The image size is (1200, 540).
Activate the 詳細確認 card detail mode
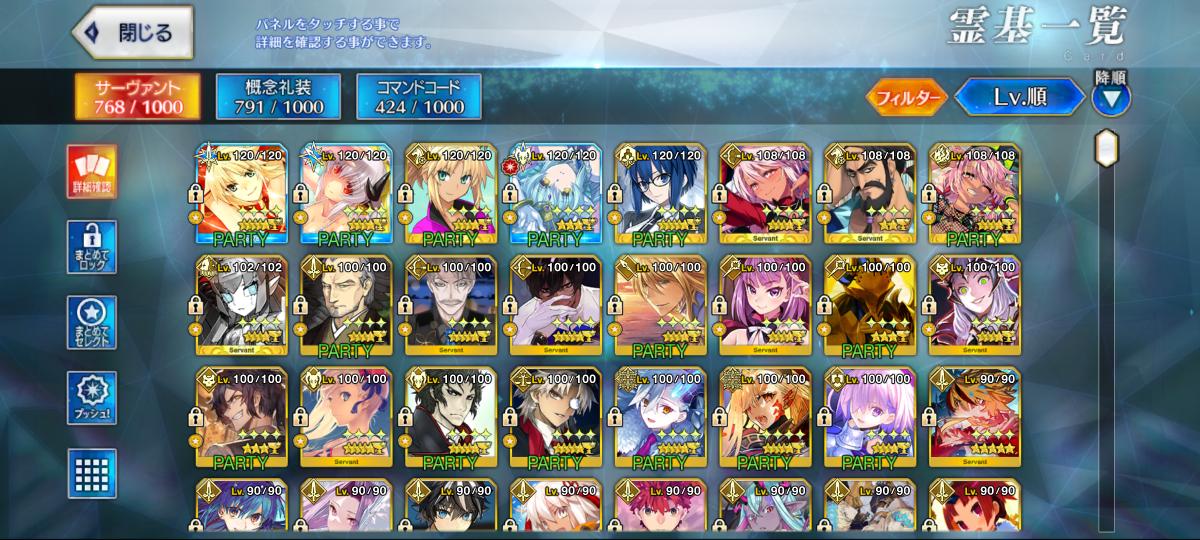92,171
